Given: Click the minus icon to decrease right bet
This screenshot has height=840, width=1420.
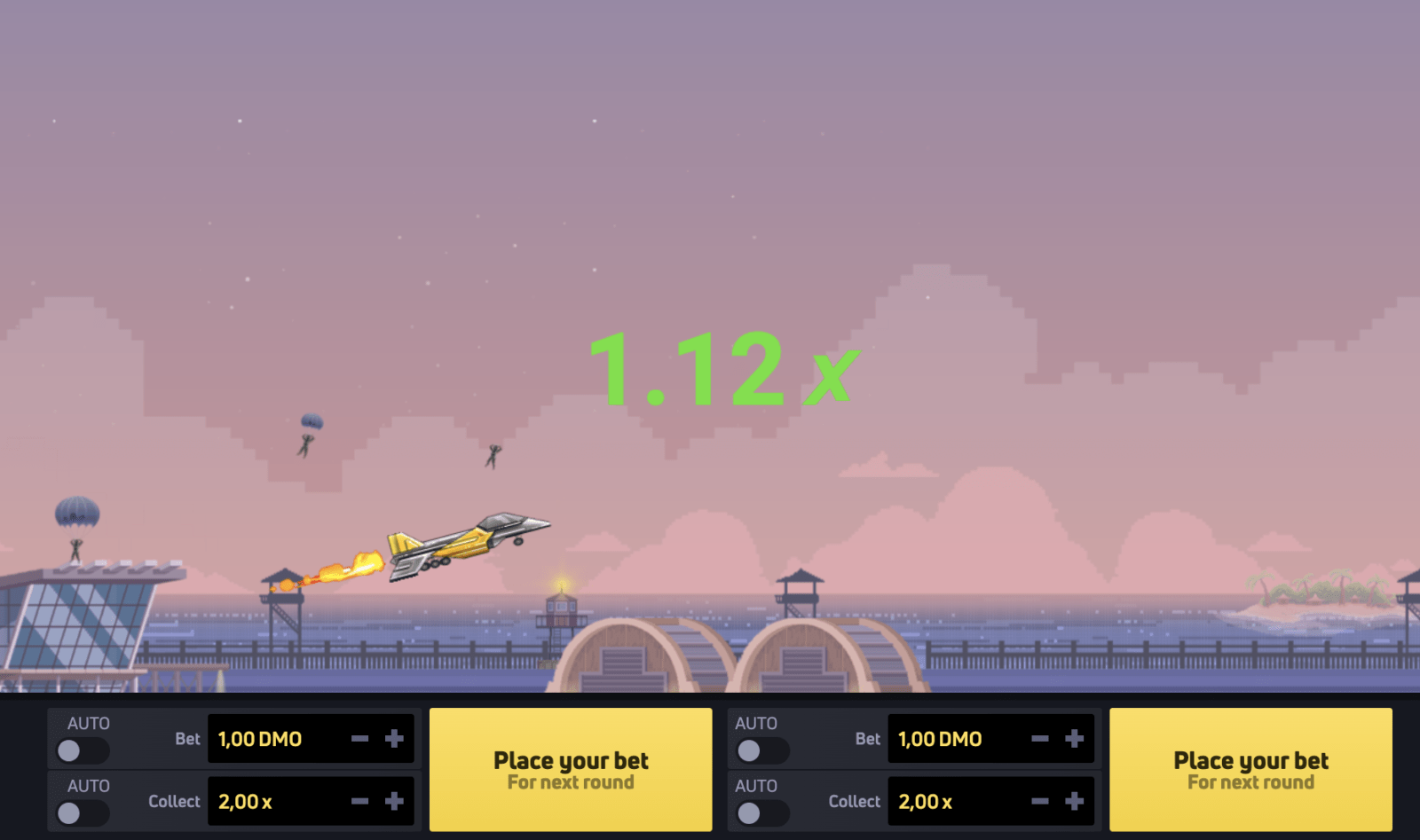Looking at the screenshot, I should click(x=1039, y=738).
